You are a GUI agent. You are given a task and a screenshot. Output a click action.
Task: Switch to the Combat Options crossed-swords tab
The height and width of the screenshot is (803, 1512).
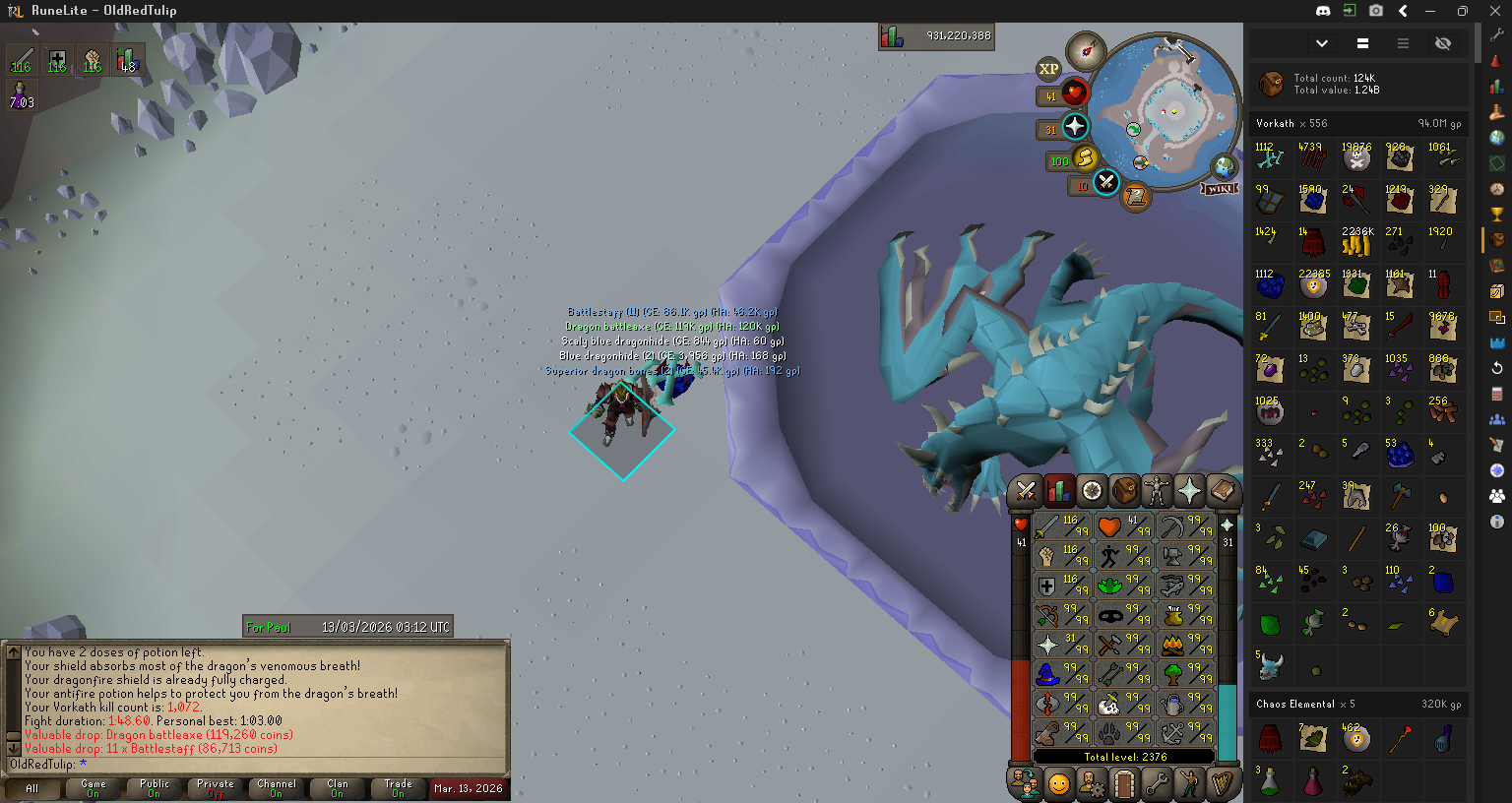pos(1025,490)
